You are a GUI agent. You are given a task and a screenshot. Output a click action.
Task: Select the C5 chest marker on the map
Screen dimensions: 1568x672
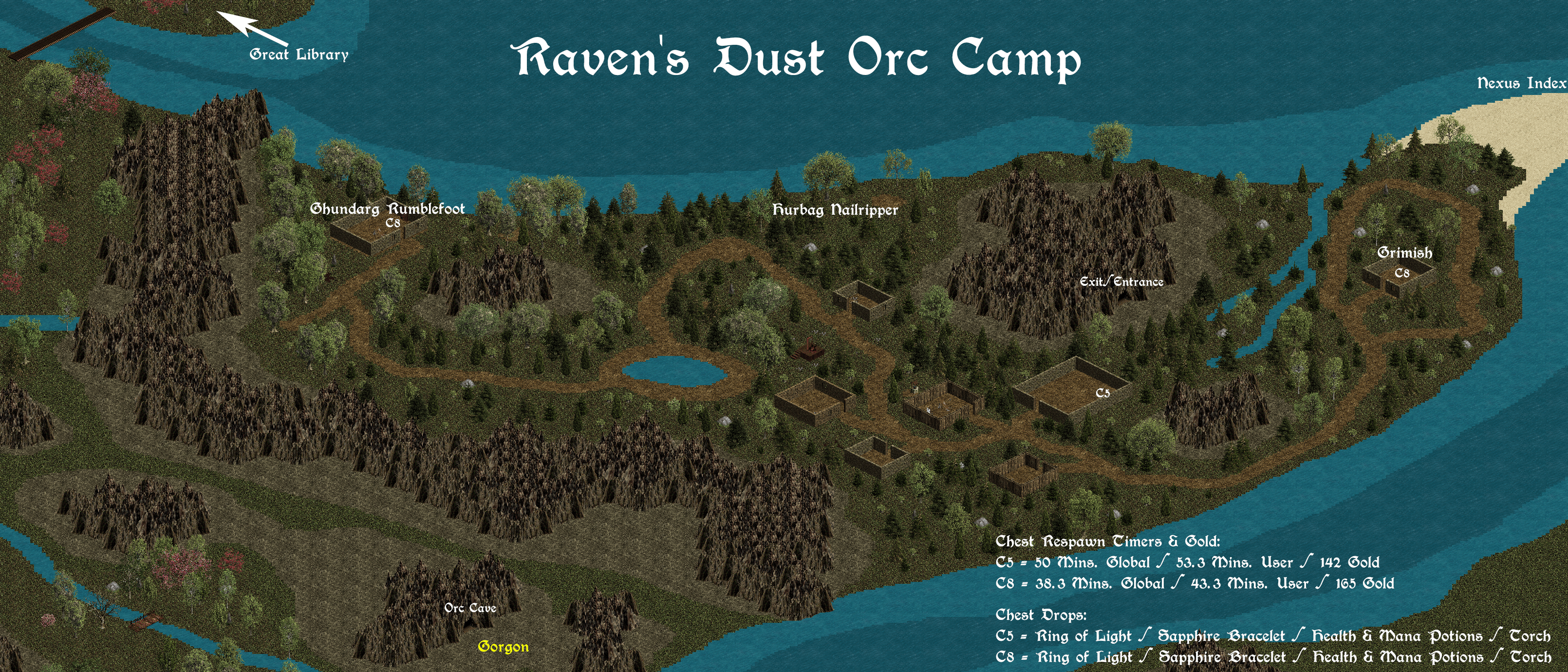pyautogui.click(x=1103, y=393)
